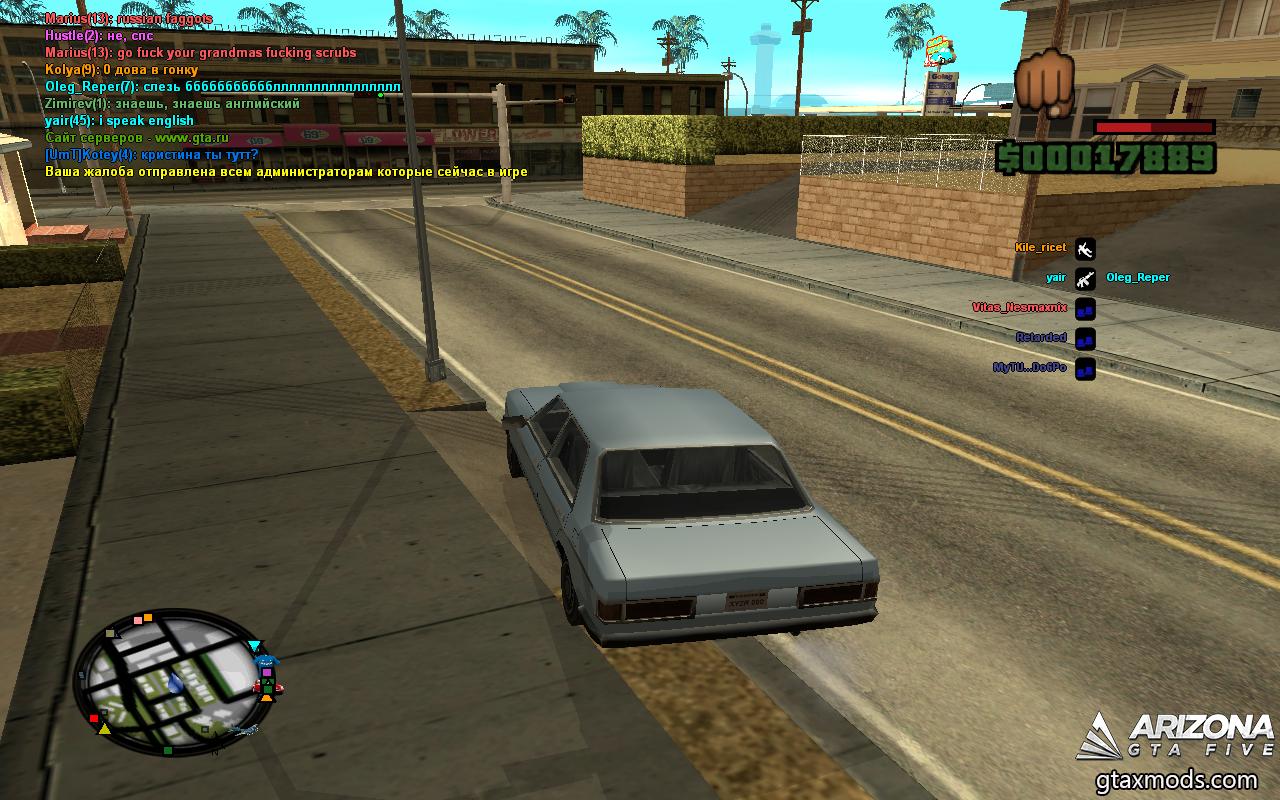Select Oleg_Reper in the kill feed
Viewport: 1280px width, 800px height.
[x=1137, y=278]
